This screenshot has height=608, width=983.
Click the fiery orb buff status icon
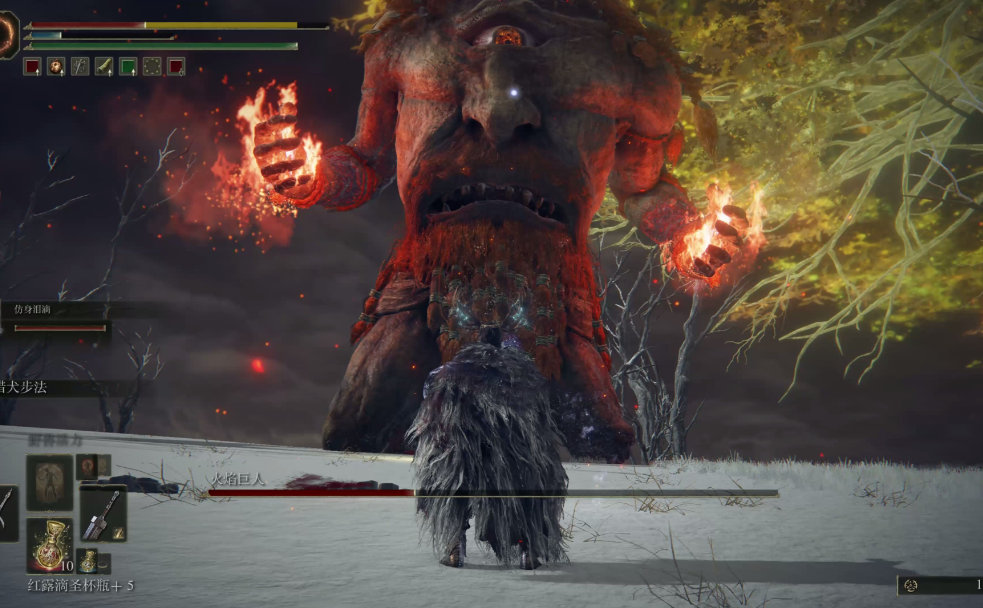56,67
